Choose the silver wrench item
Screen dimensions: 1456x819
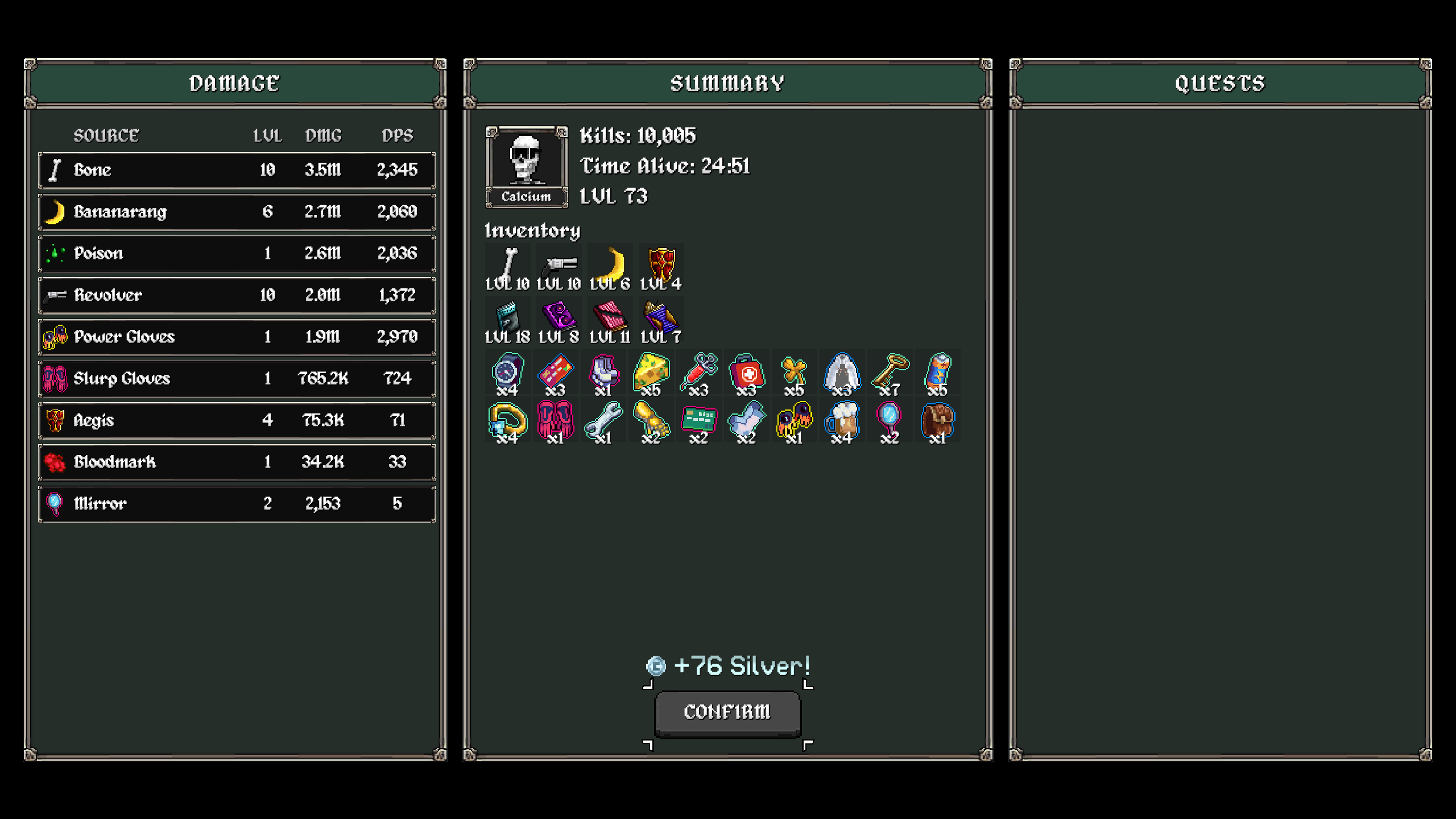point(603,421)
